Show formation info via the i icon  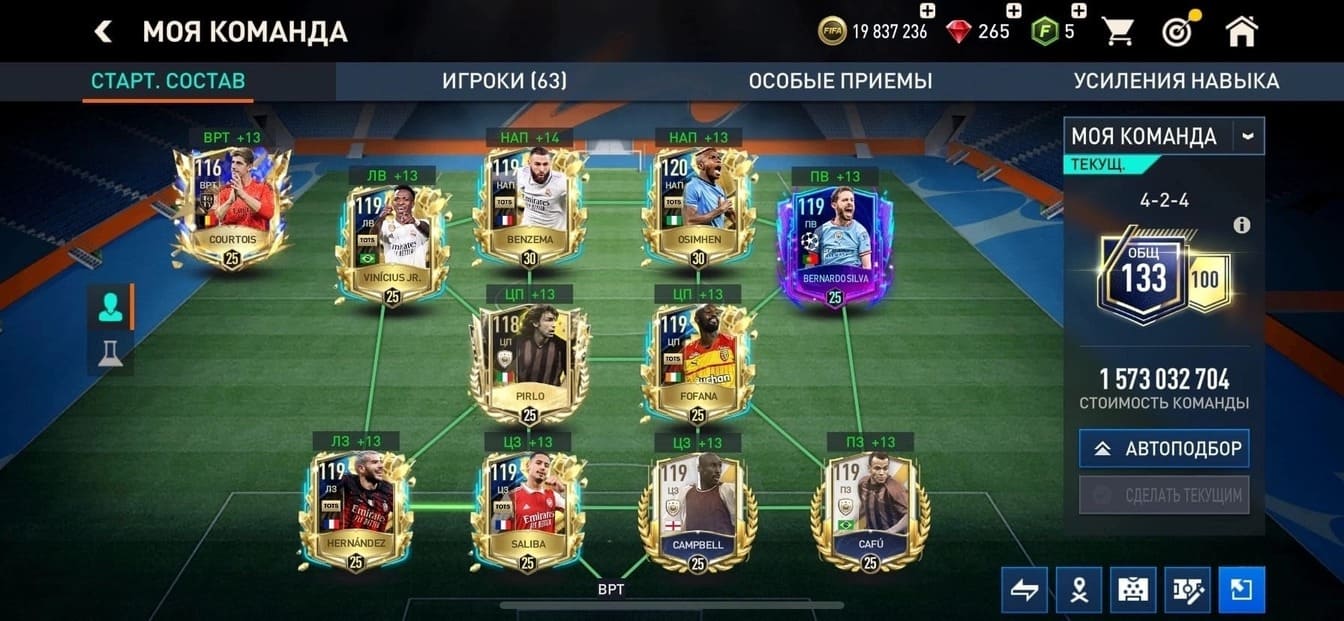[1242, 225]
